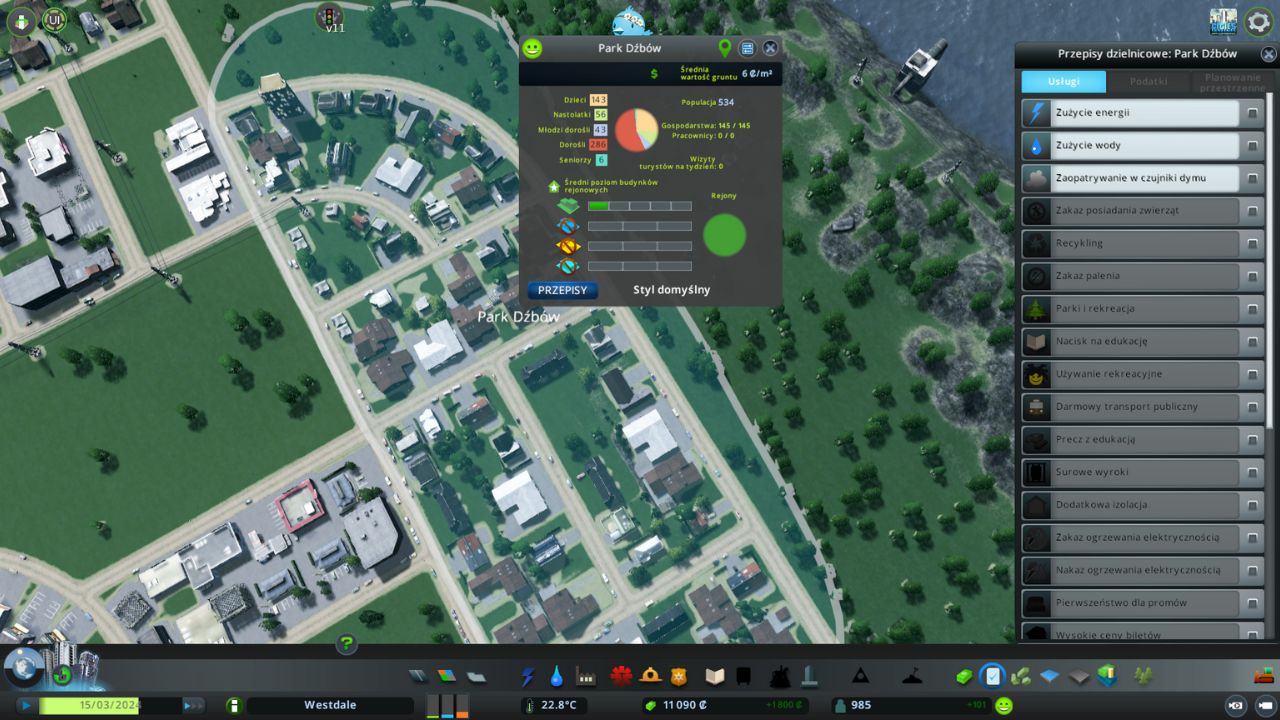This screenshot has height=720, width=1280.
Task: Change speed with the fast-forward arrows
Action: [192, 705]
